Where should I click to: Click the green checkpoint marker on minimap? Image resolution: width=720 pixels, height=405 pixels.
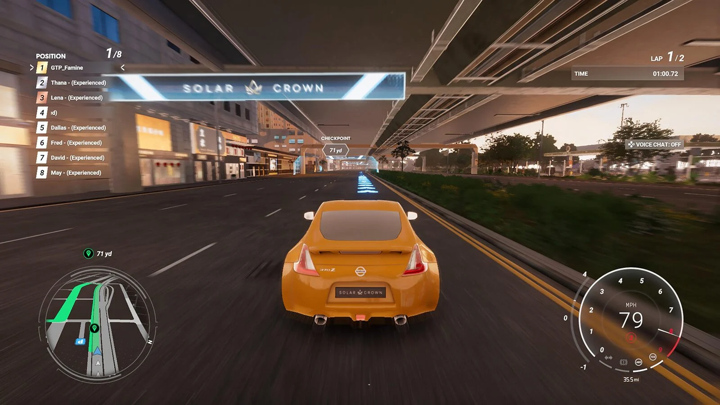[94, 327]
